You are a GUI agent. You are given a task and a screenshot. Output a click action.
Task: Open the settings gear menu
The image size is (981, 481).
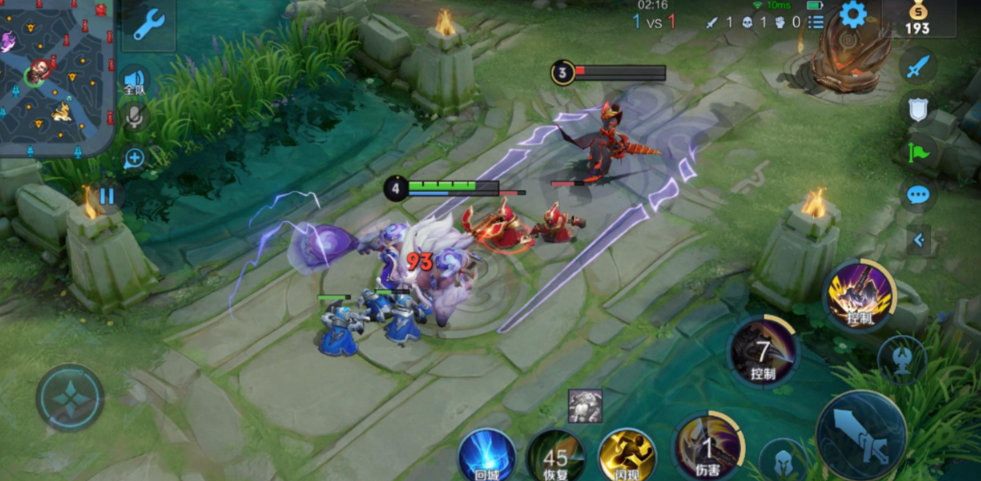point(852,15)
